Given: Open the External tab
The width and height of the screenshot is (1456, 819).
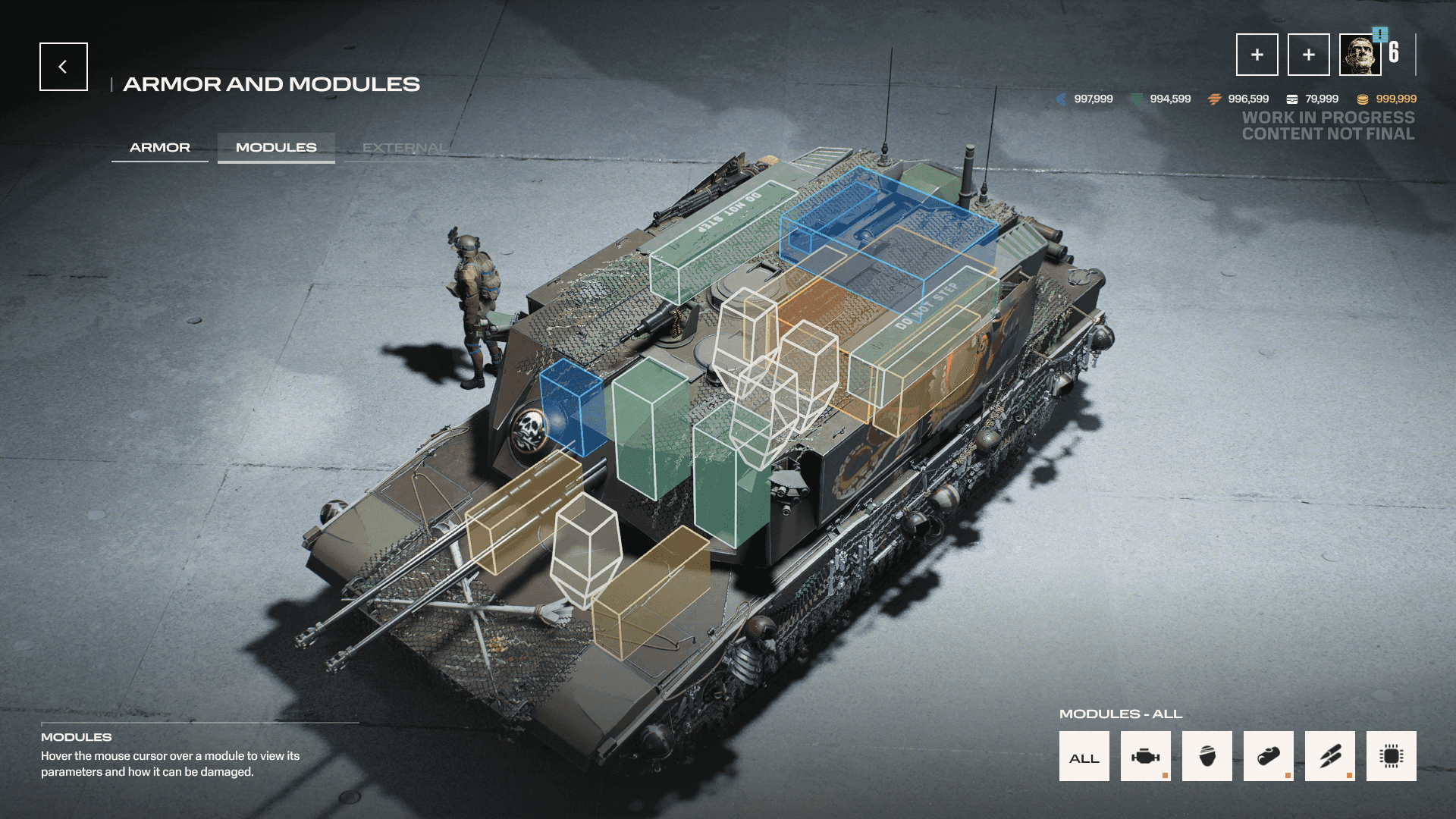Looking at the screenshot, I should (404, 148).
